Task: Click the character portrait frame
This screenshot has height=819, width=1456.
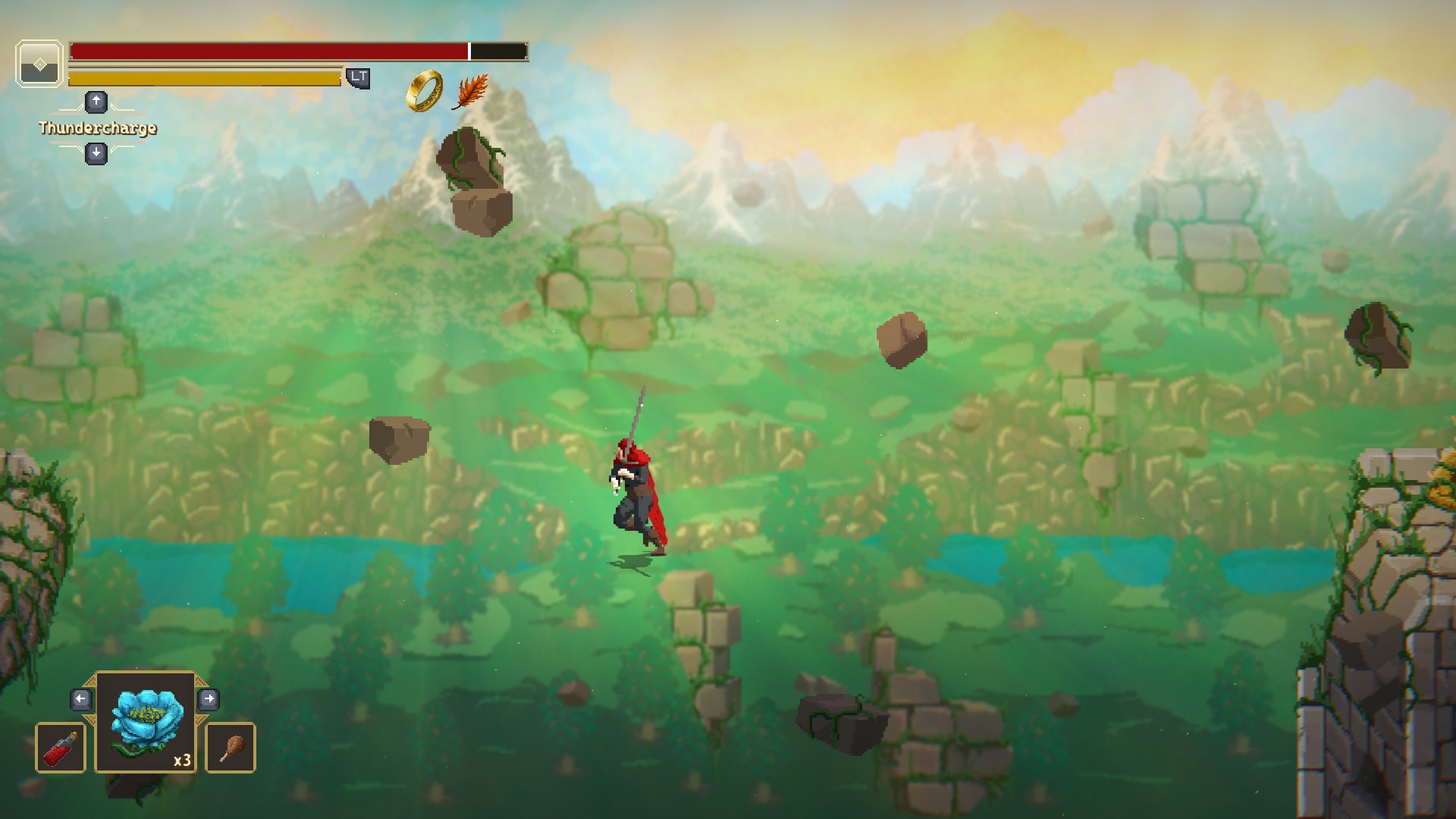Action: [39, 64]
